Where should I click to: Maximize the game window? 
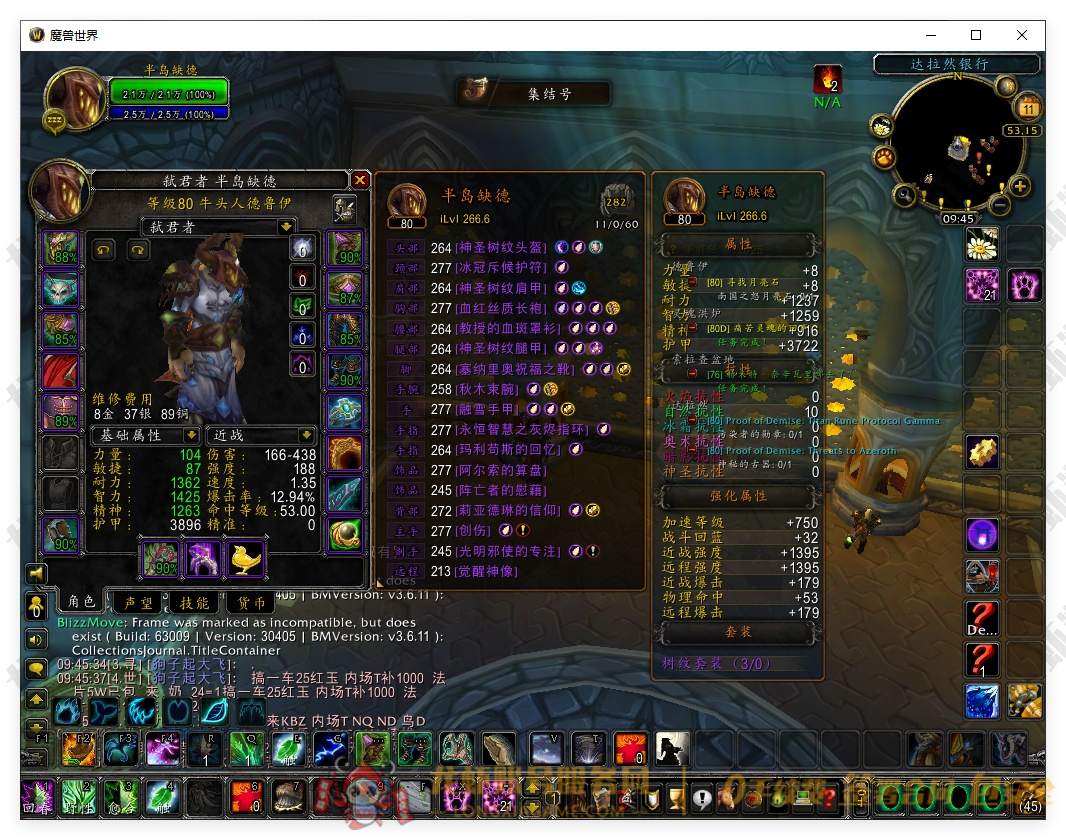coord(976,35)
